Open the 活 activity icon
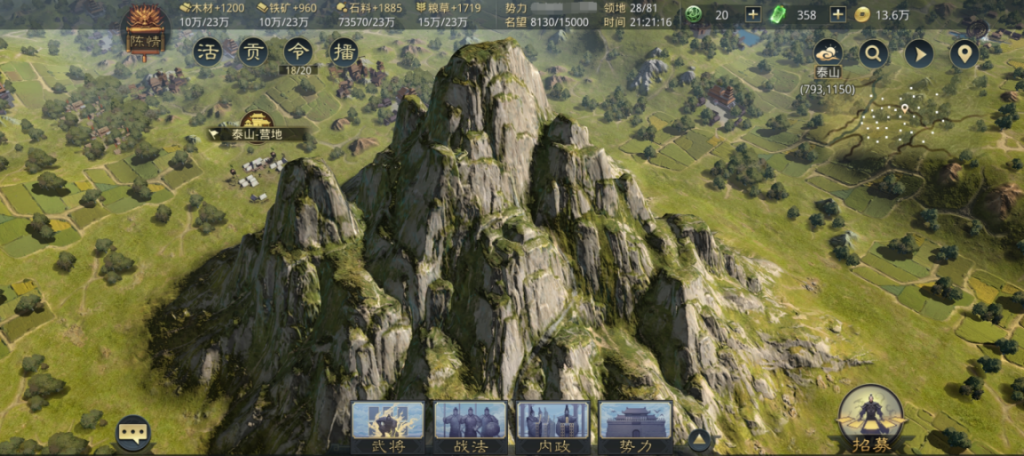Image resolution: width=1024 pixels, height=456 pixels. tap(208, 52)
